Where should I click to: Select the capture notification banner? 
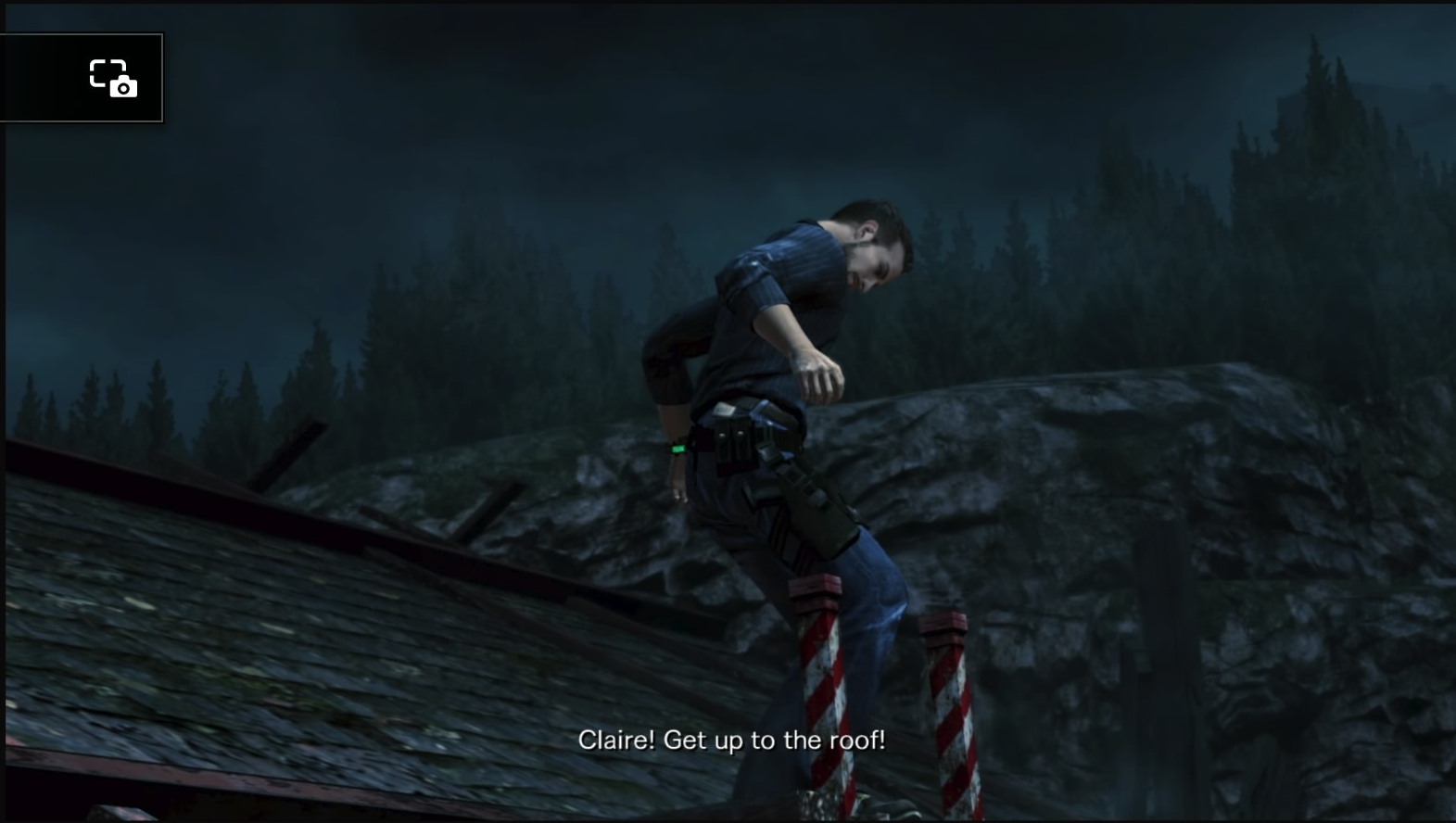(83, 79)
